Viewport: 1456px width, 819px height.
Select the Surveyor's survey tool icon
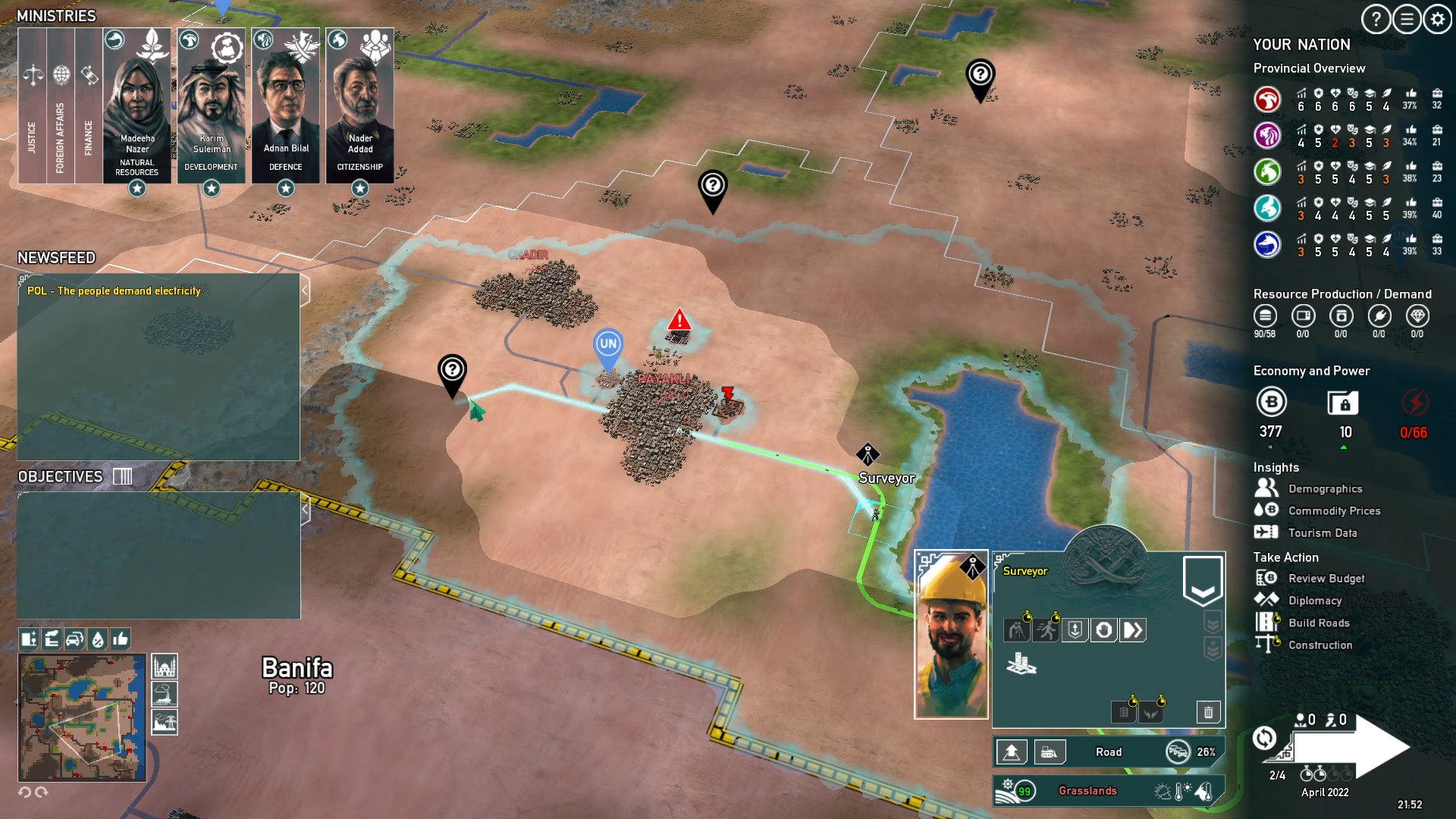tap(1016, 629)
